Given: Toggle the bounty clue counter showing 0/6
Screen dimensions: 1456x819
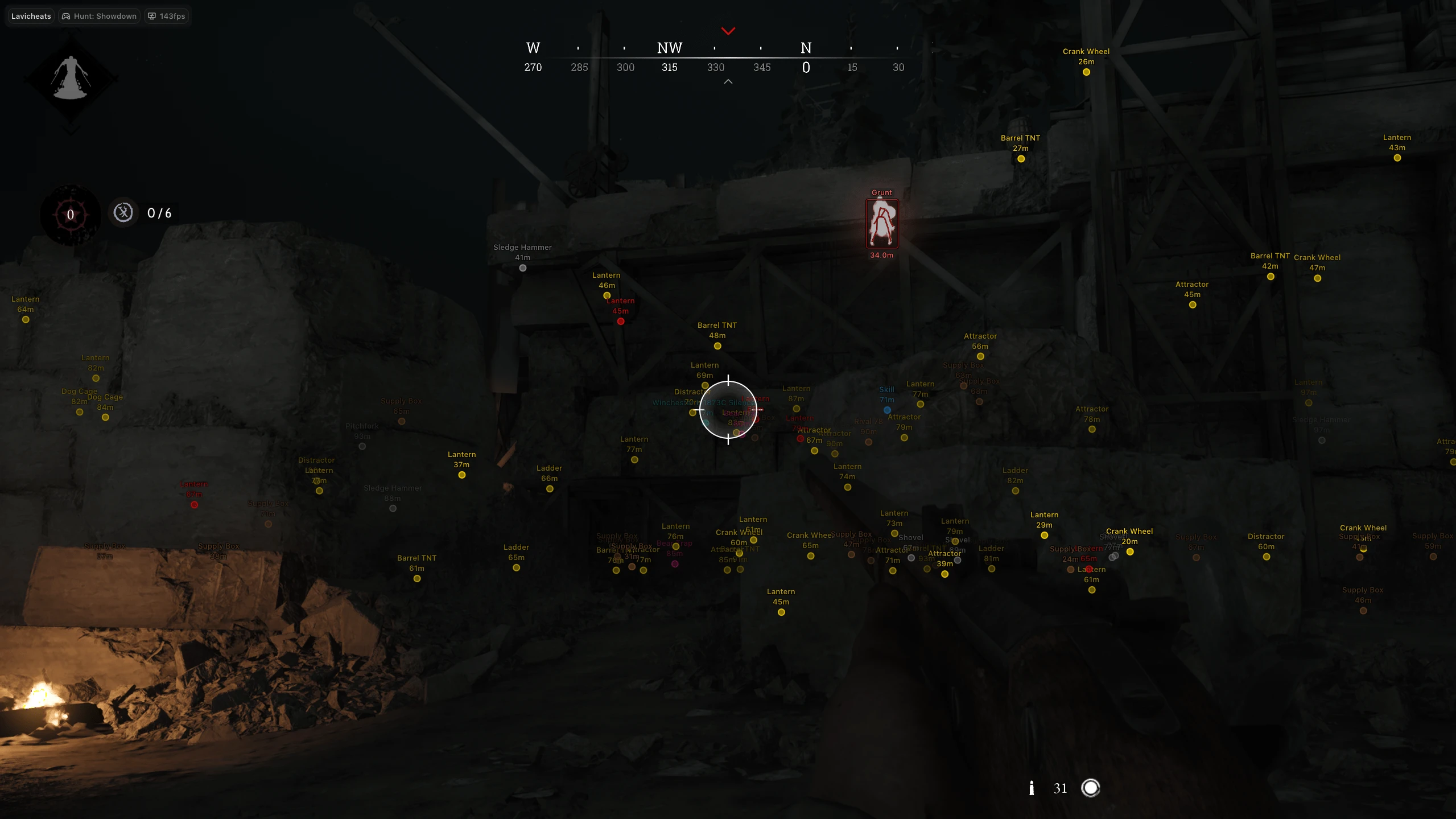Looking at the screenshot, I should (123, 213).
